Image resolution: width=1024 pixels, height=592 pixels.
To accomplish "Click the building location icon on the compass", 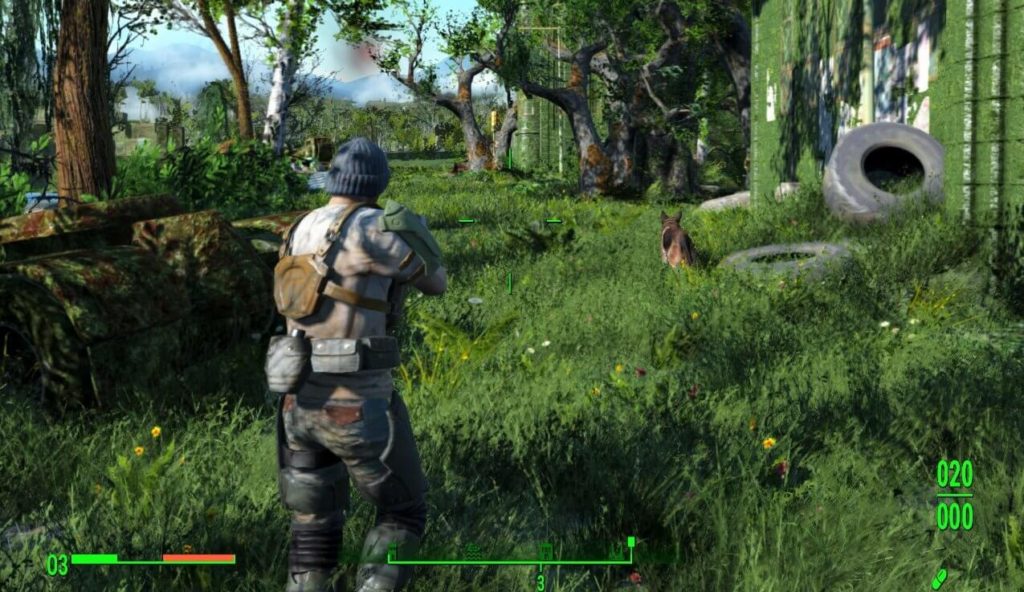I will tap(546, 552).
